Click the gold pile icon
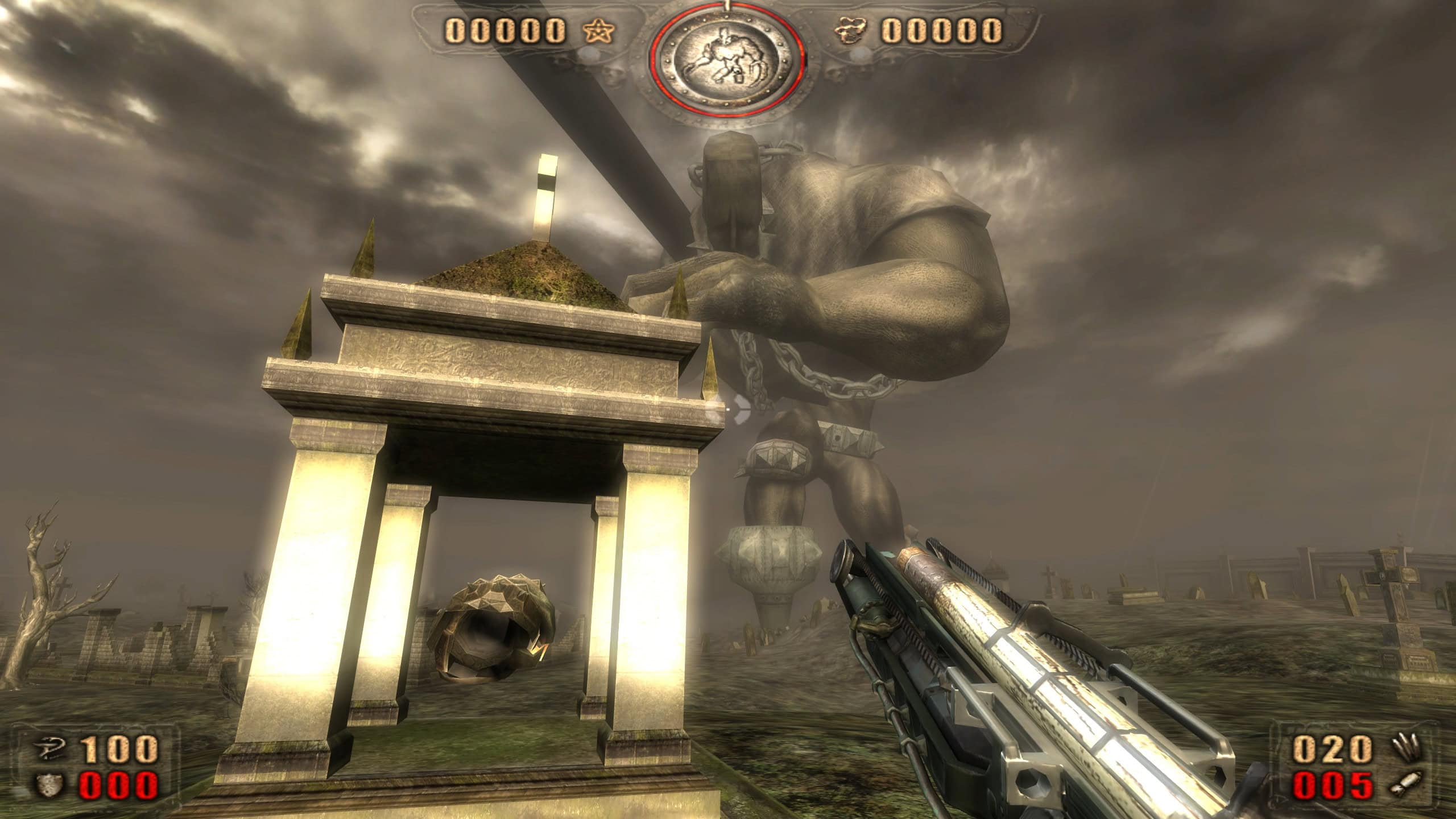This screenshot has height=819, width=1456. pos(849,31)
